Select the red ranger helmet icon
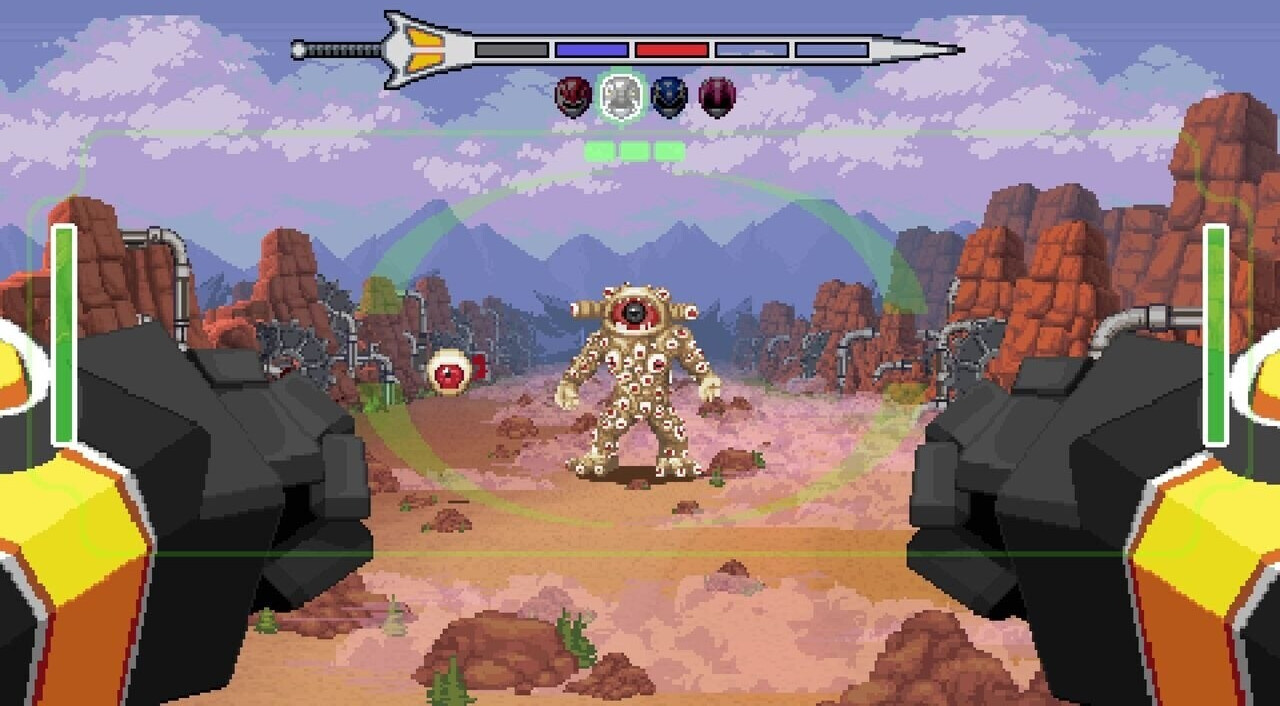This screenshot has height=706, width=1280. coord(572,98)
